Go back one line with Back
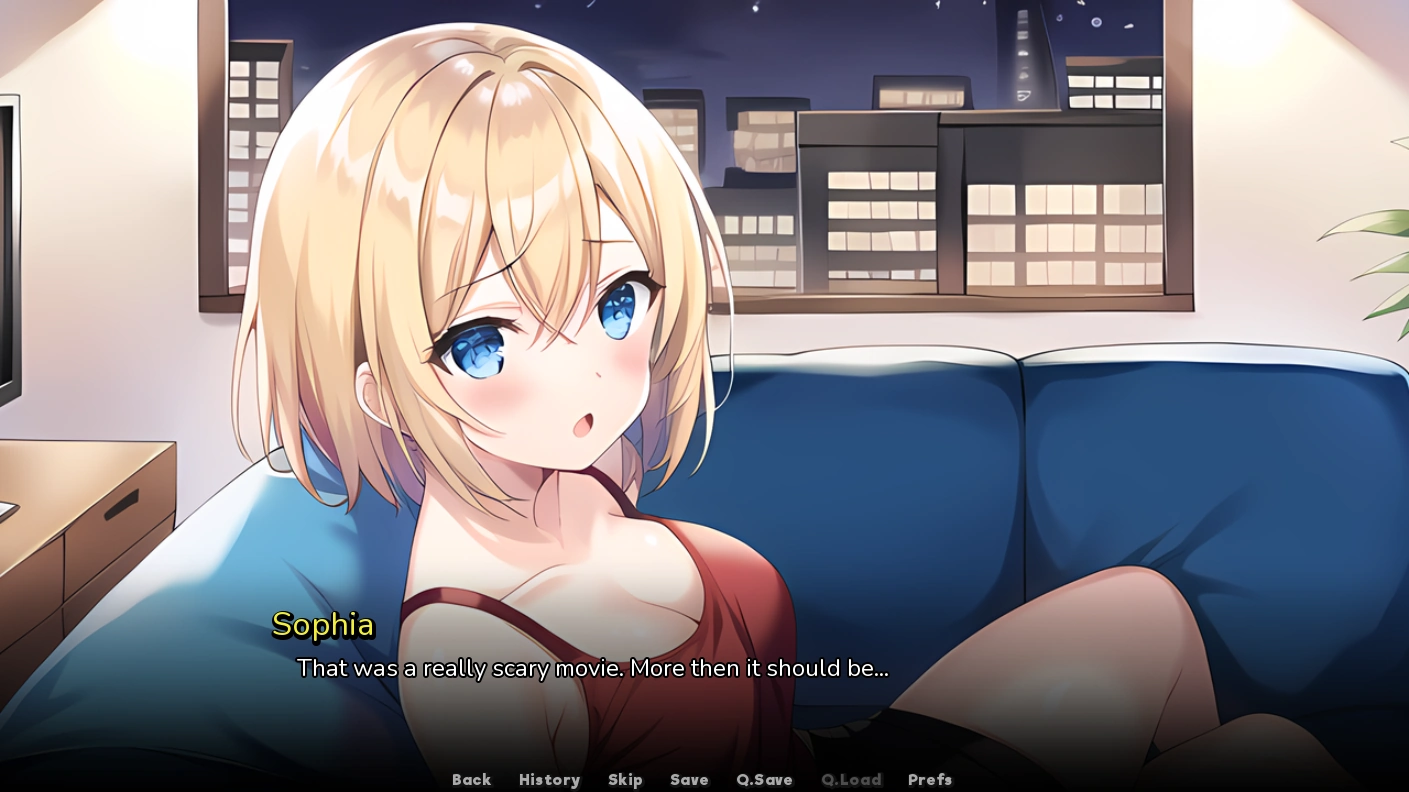This screenshot has height=792, width=1409. point(471,780)
